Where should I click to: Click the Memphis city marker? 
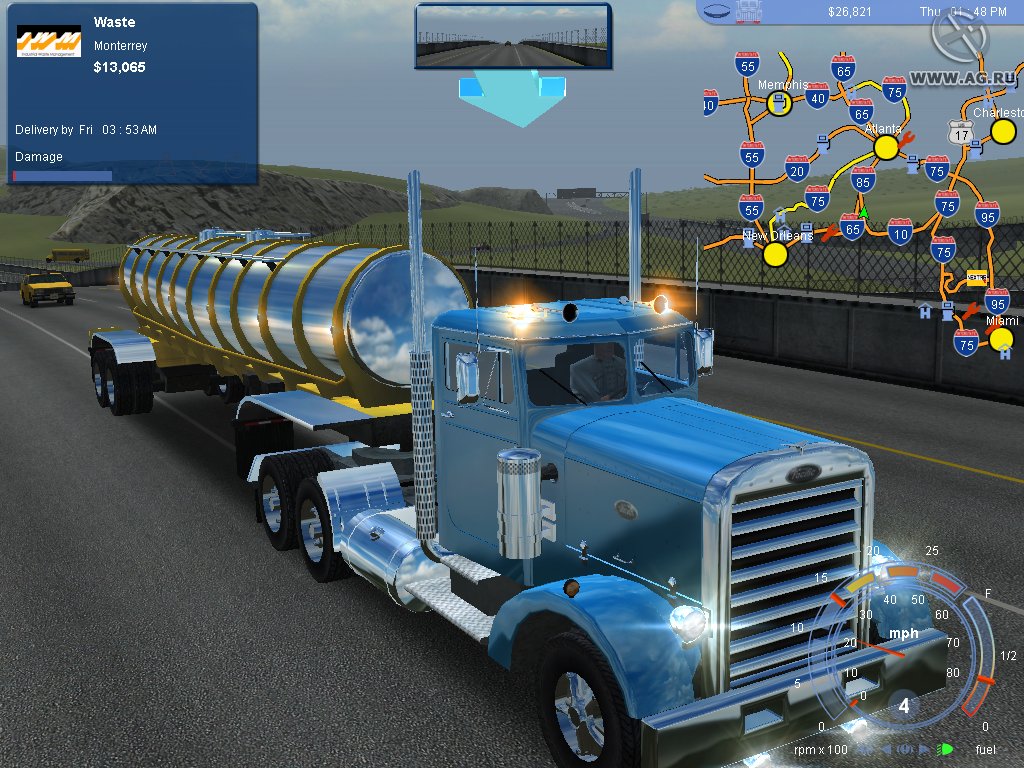point(780,103)
